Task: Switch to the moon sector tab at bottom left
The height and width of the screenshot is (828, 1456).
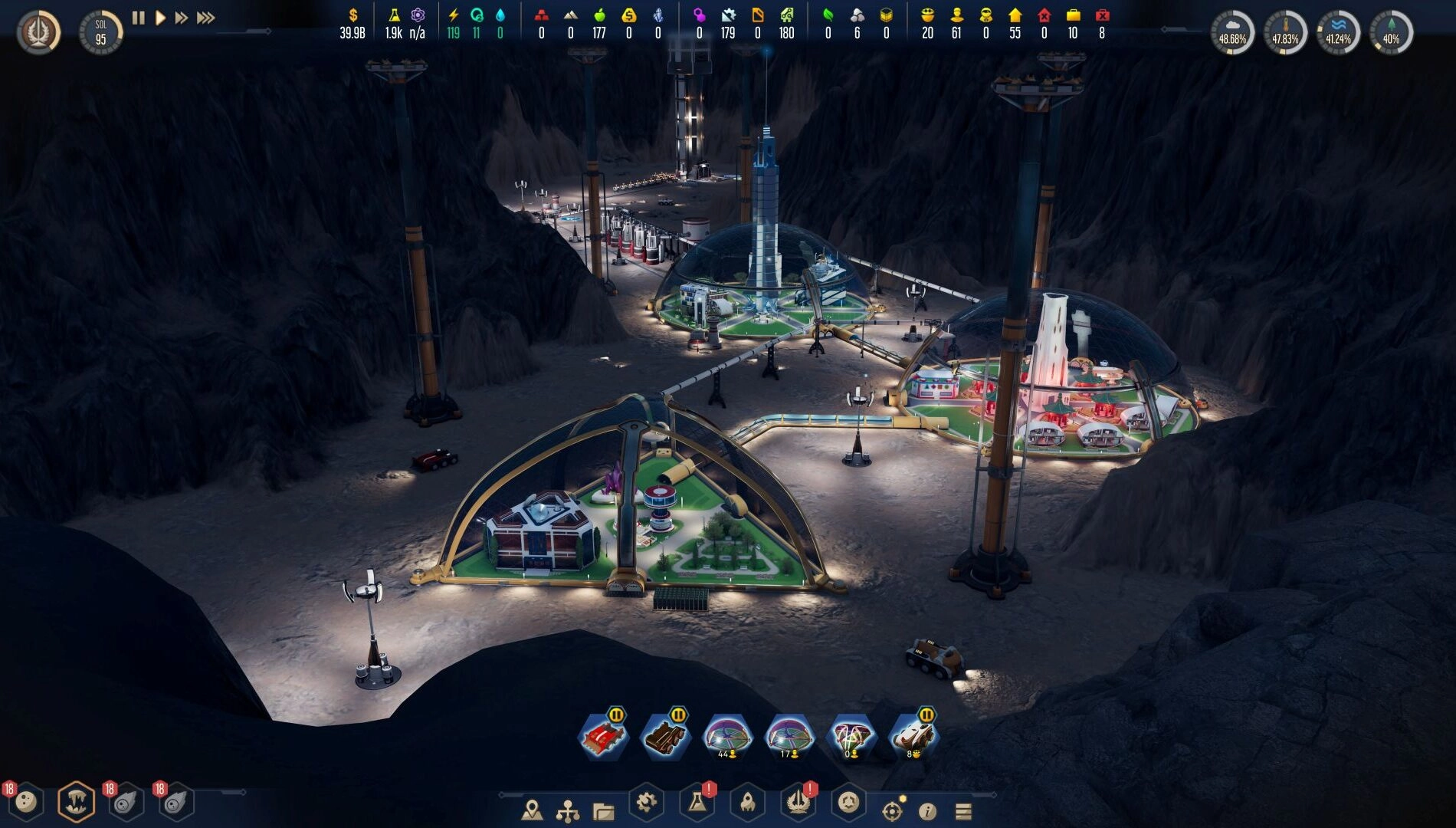Action: tap(25, 803)
